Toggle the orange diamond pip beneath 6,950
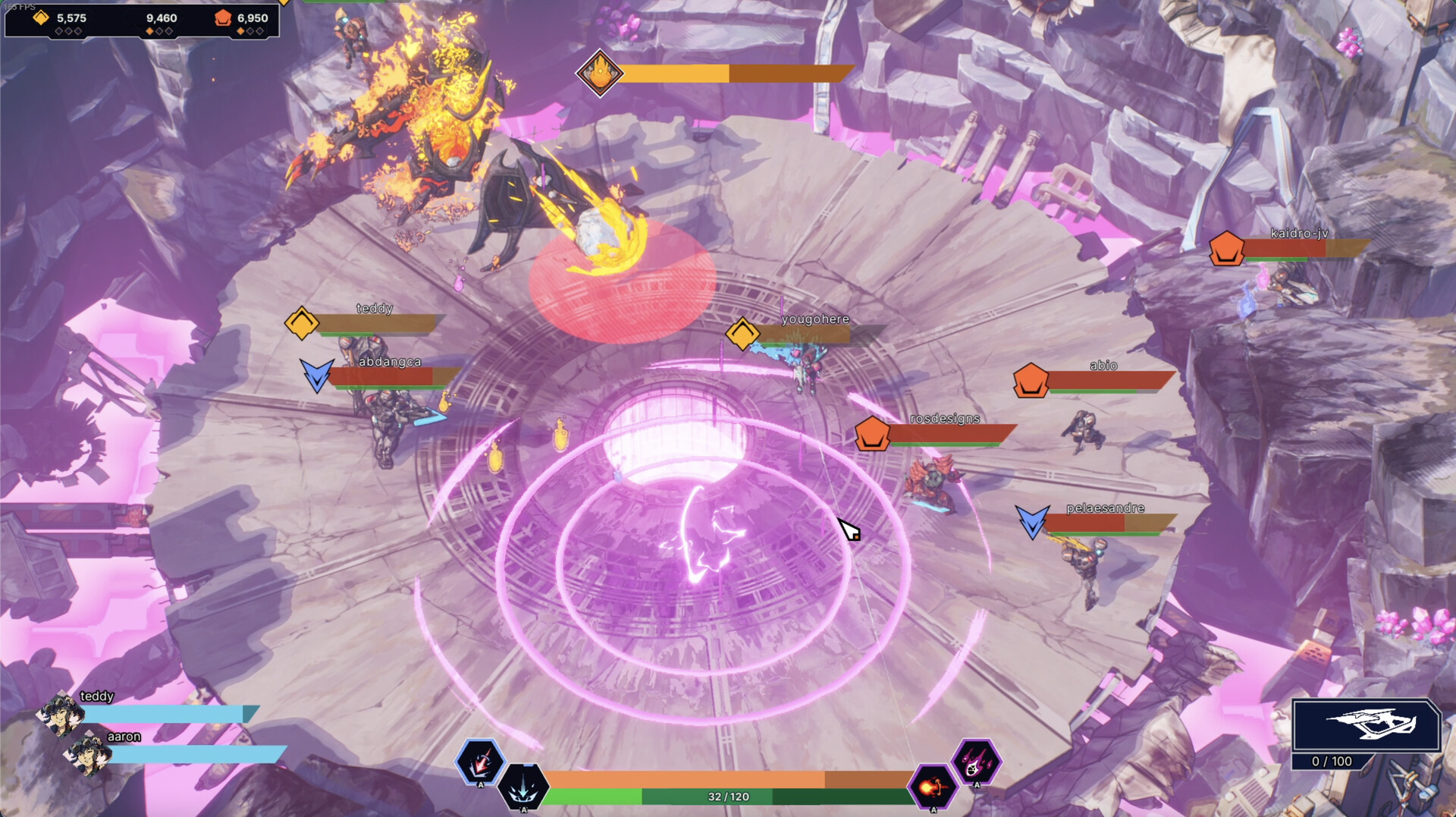The image size is (1456, 817). coord(240,31)
